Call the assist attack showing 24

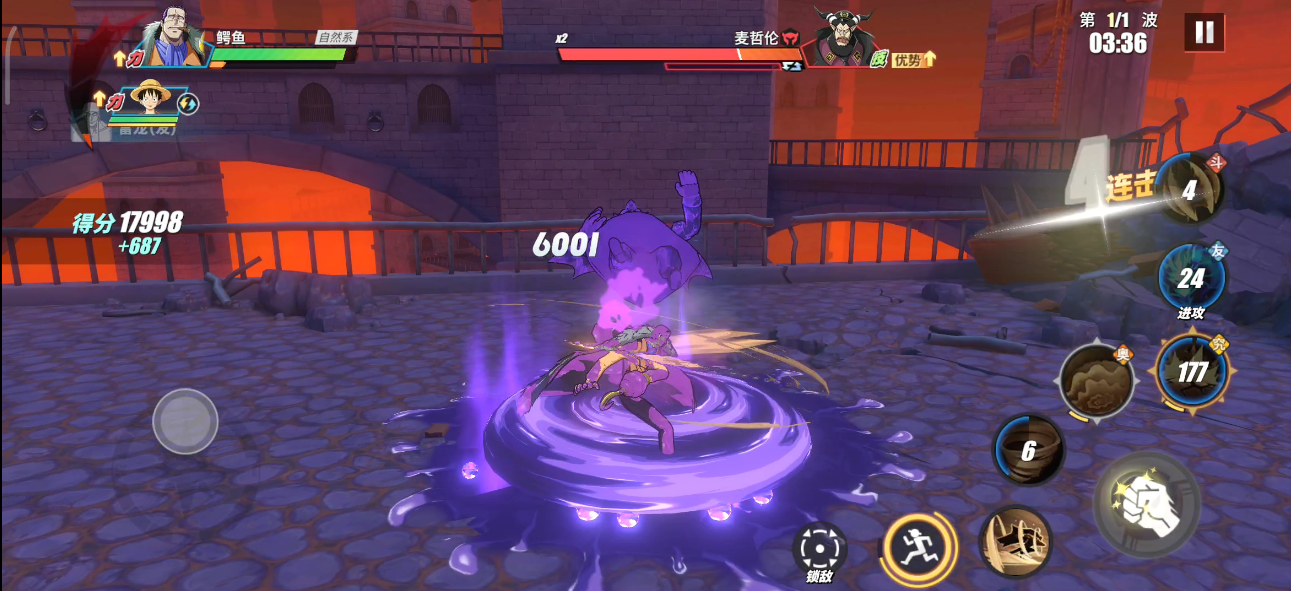tap(1190, 277)
